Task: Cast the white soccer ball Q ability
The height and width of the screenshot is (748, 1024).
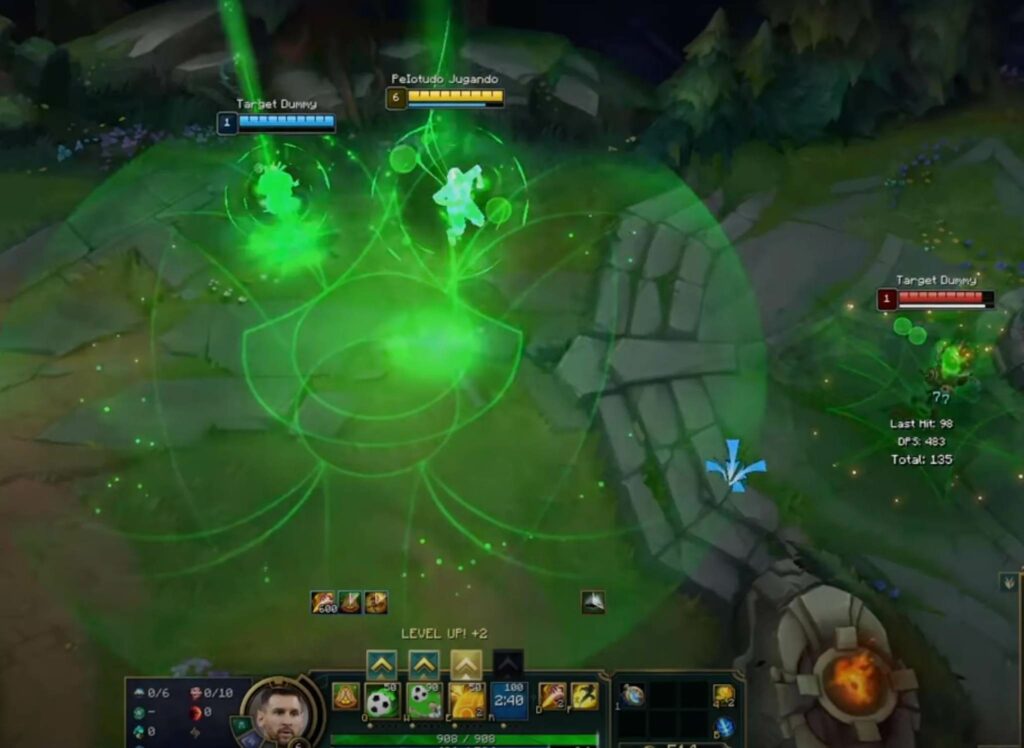Action: click(x=381, y=699)
